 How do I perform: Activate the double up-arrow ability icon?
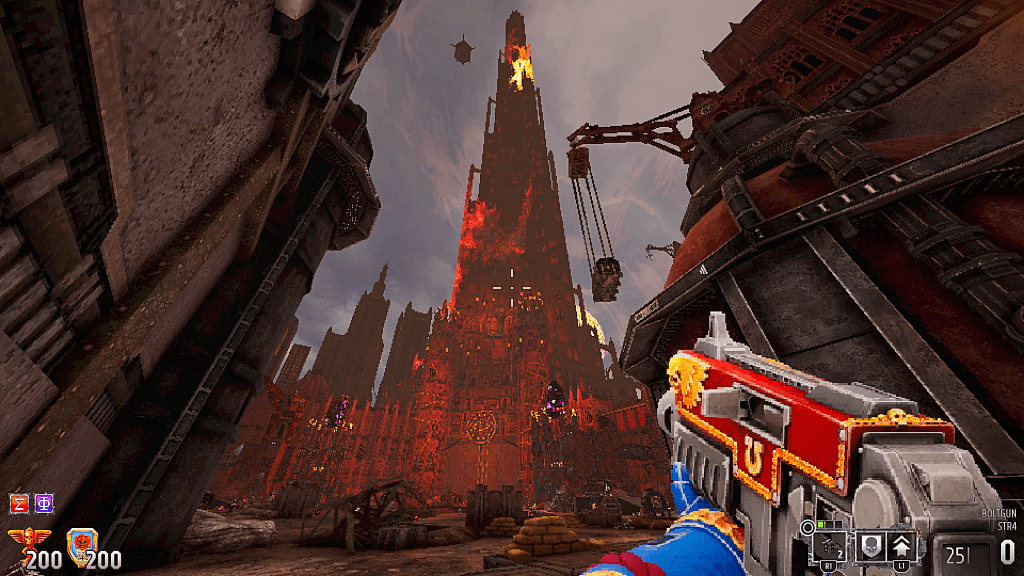(x=902, y=544)
